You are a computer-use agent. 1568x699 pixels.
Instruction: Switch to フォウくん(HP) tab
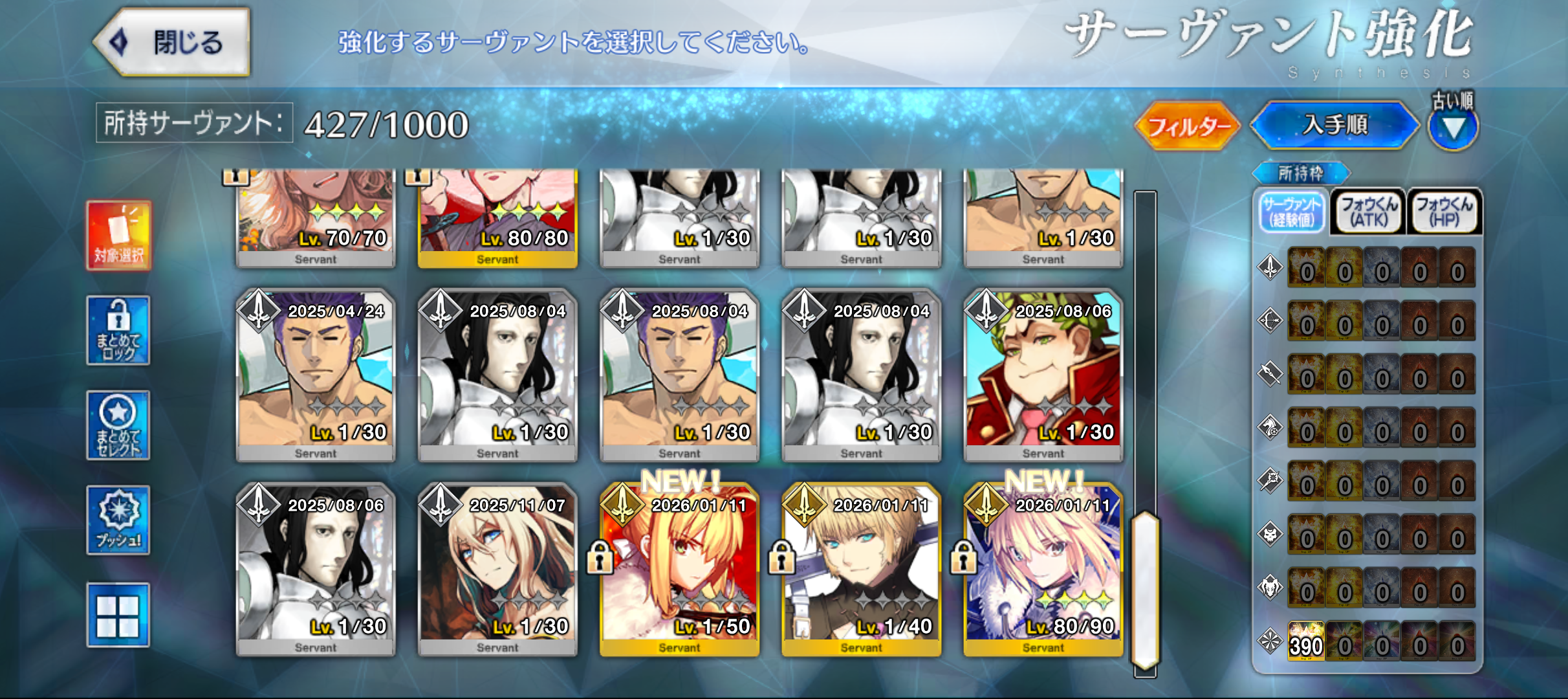[1444, 212]
